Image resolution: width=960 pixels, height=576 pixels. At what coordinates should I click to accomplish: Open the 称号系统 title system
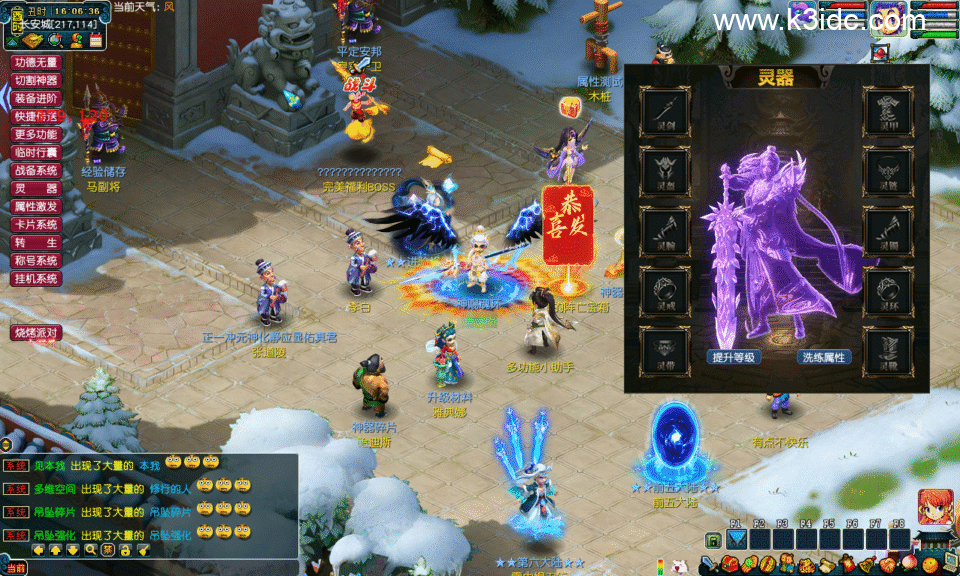click(37, 260)
